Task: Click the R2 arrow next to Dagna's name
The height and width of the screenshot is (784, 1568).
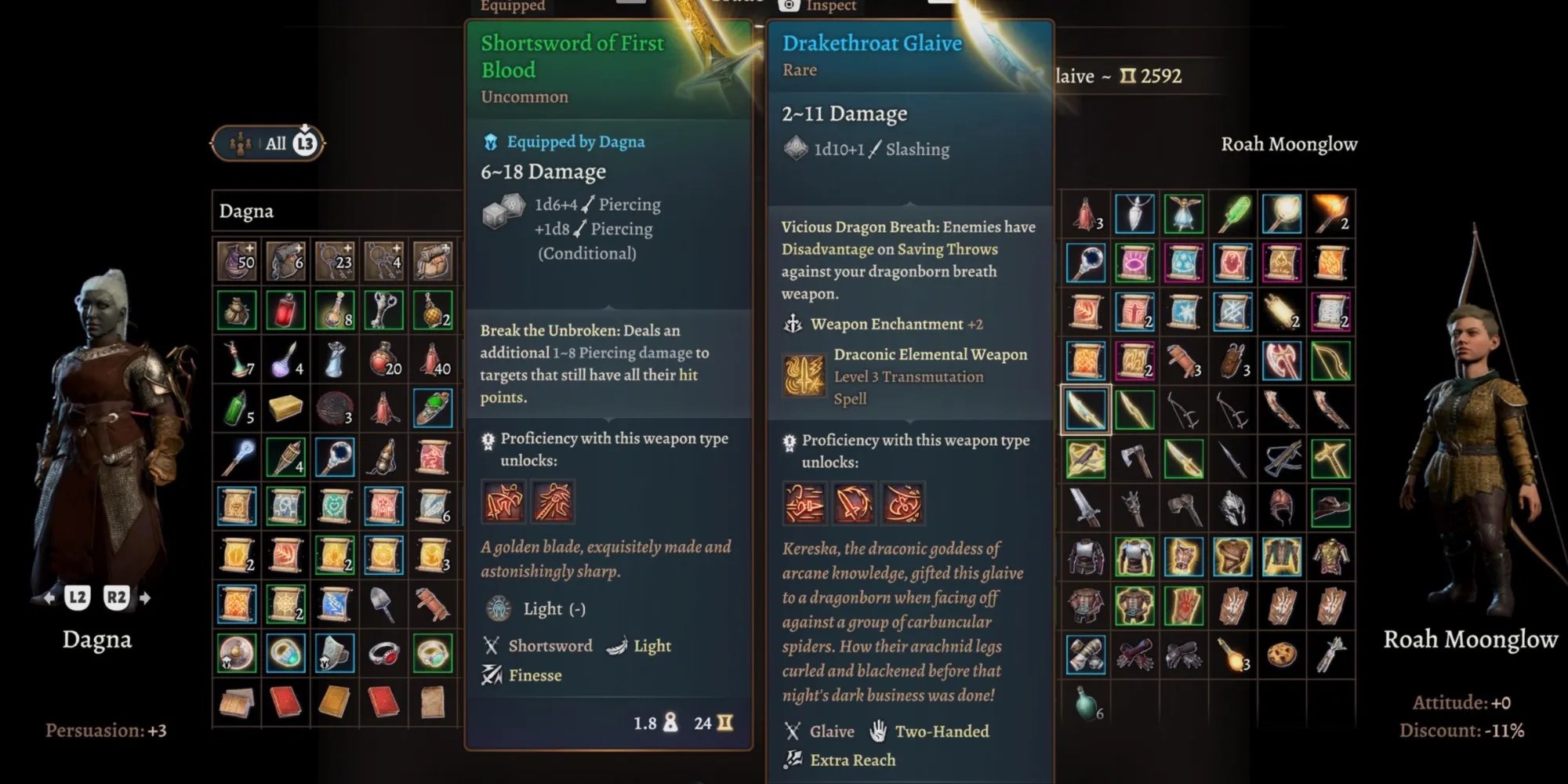Action: click(x=117, y=596)
